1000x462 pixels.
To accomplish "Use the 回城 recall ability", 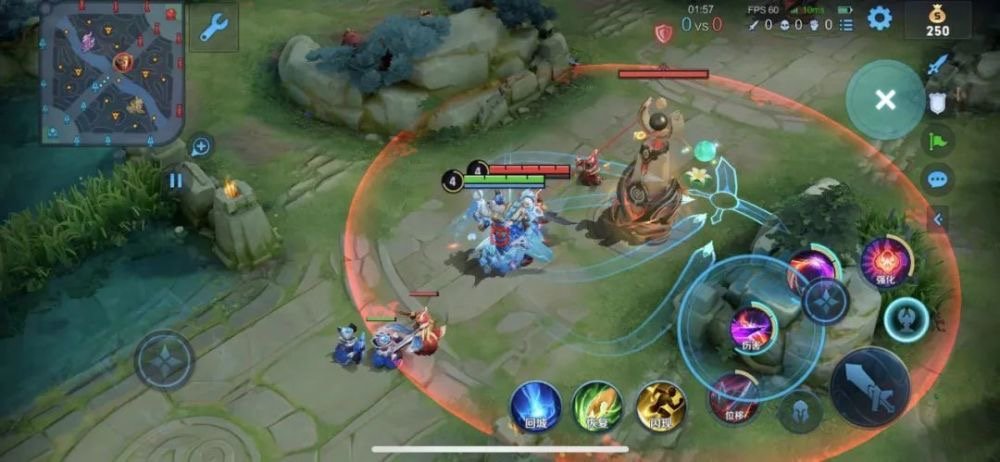I will [535, 406].
